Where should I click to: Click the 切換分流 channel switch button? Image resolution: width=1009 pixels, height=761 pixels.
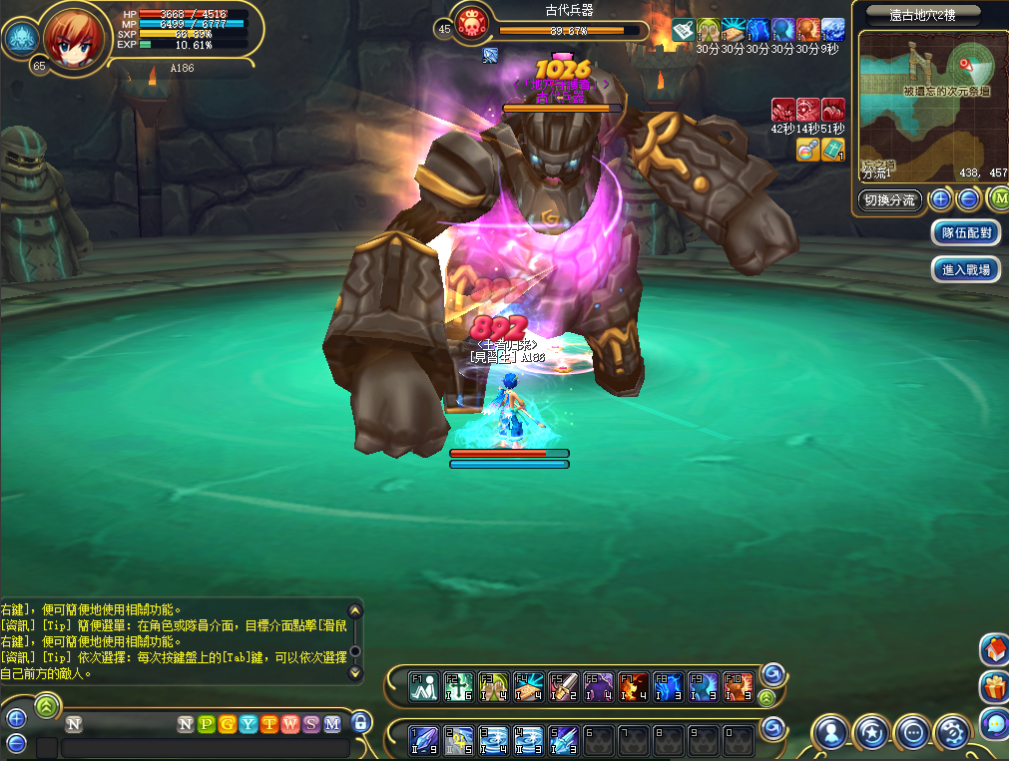click(x=889, y=200)
